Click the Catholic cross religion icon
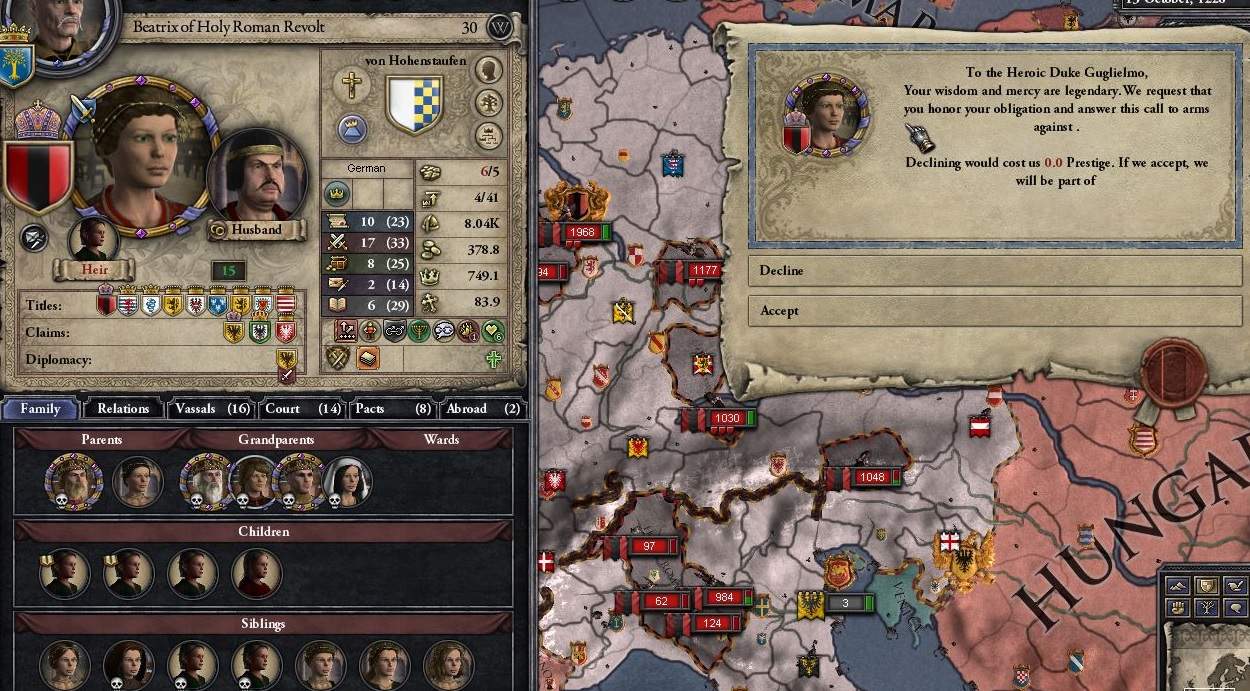The height and width of the screenshot is (691, 1250). (351, 84)
